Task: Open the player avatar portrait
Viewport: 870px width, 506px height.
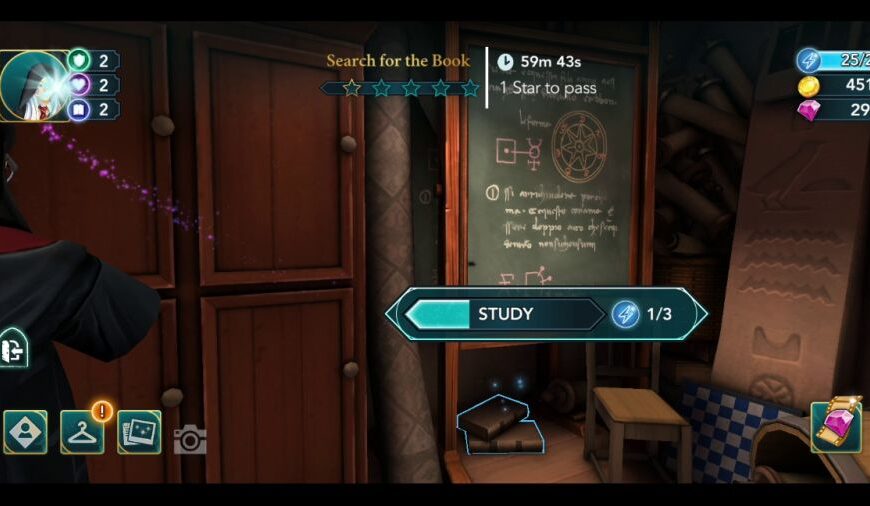Action: coord(32,85)
